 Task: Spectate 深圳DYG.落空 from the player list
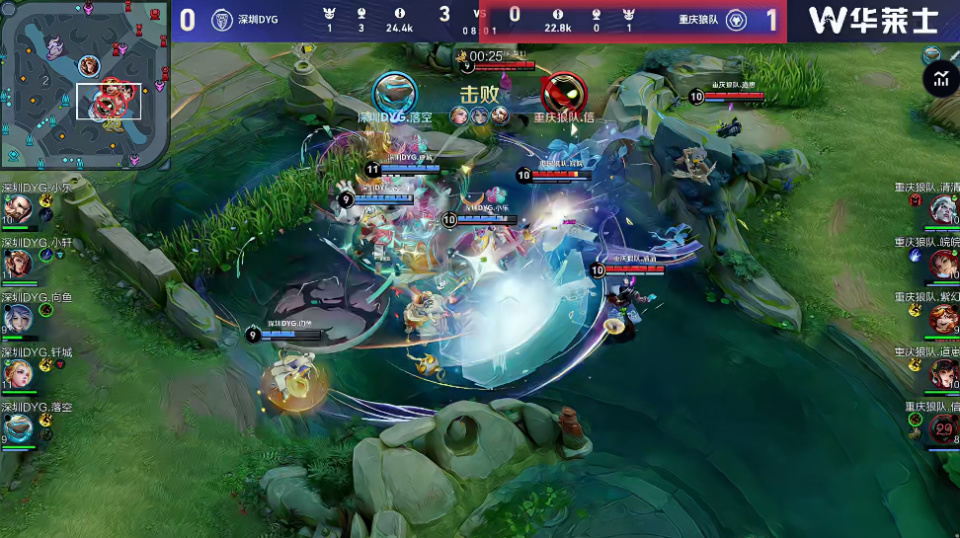(17, 429)
